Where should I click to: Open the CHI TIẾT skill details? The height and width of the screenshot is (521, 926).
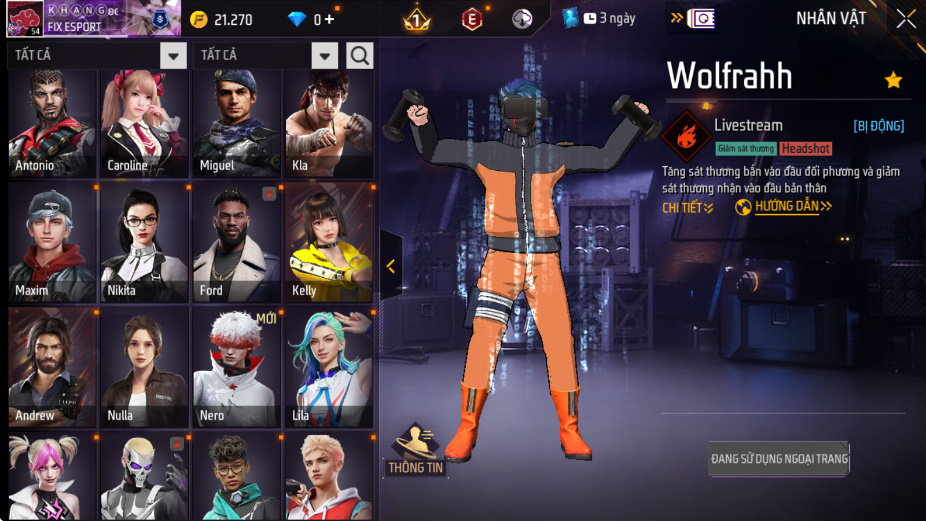click(688, 207)
